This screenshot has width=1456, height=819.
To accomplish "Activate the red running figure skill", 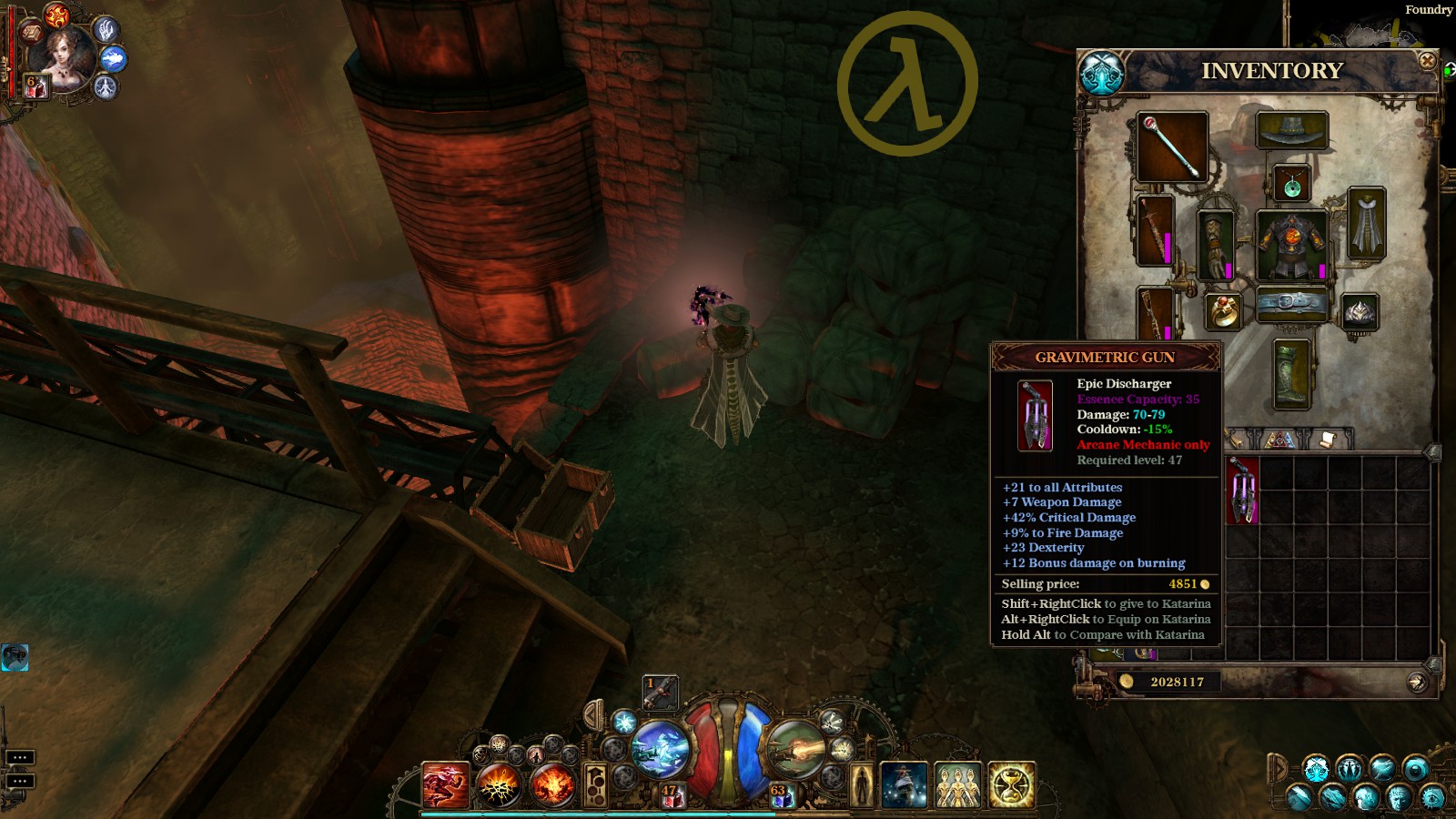I will tap(445, 786).
